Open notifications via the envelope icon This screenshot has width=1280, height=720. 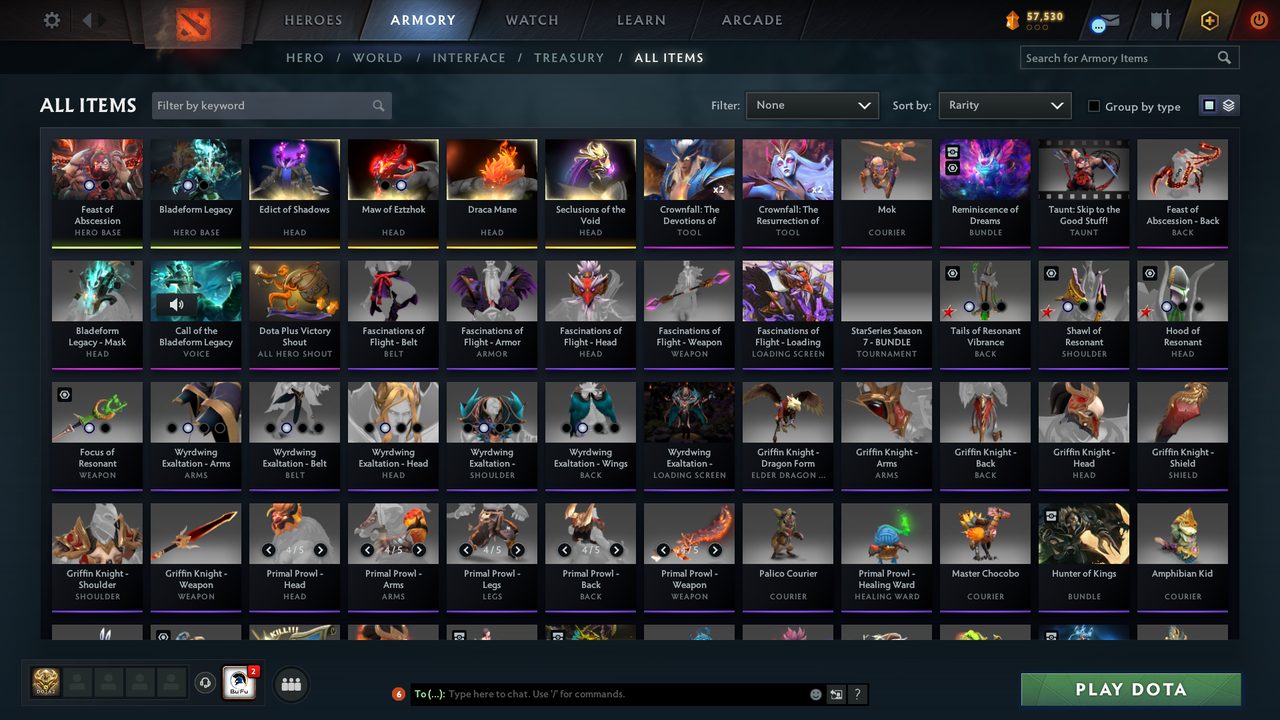1110,19
